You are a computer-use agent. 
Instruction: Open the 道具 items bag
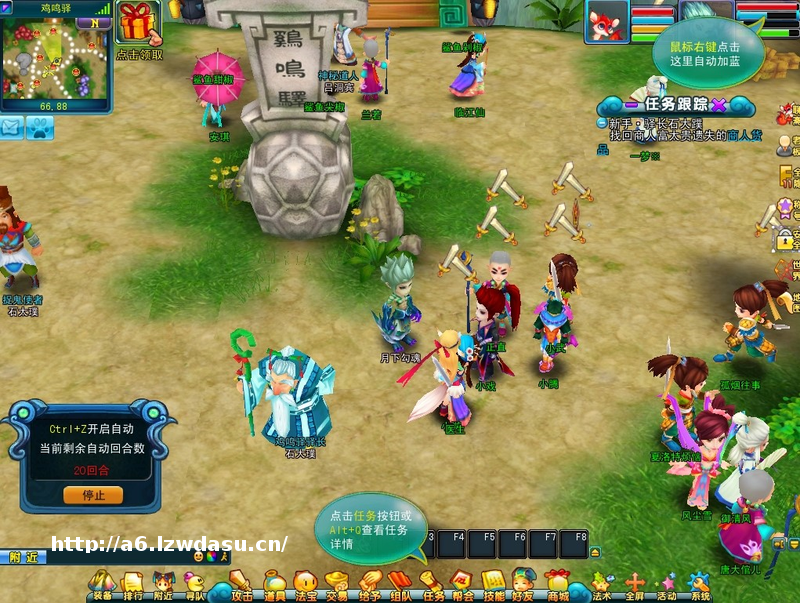(x=274, y=583)
